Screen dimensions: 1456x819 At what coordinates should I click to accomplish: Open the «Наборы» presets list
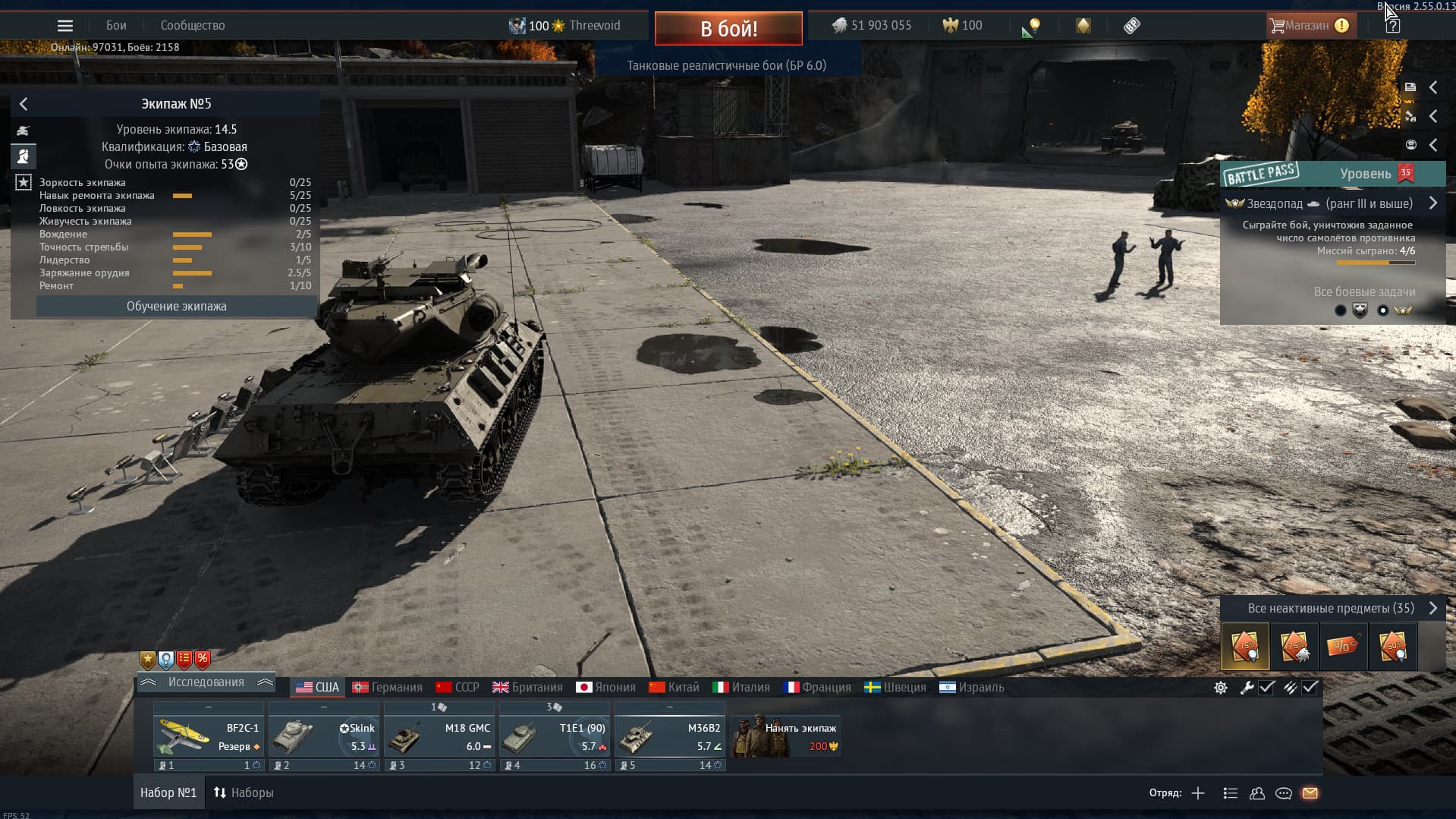(244, 793)
